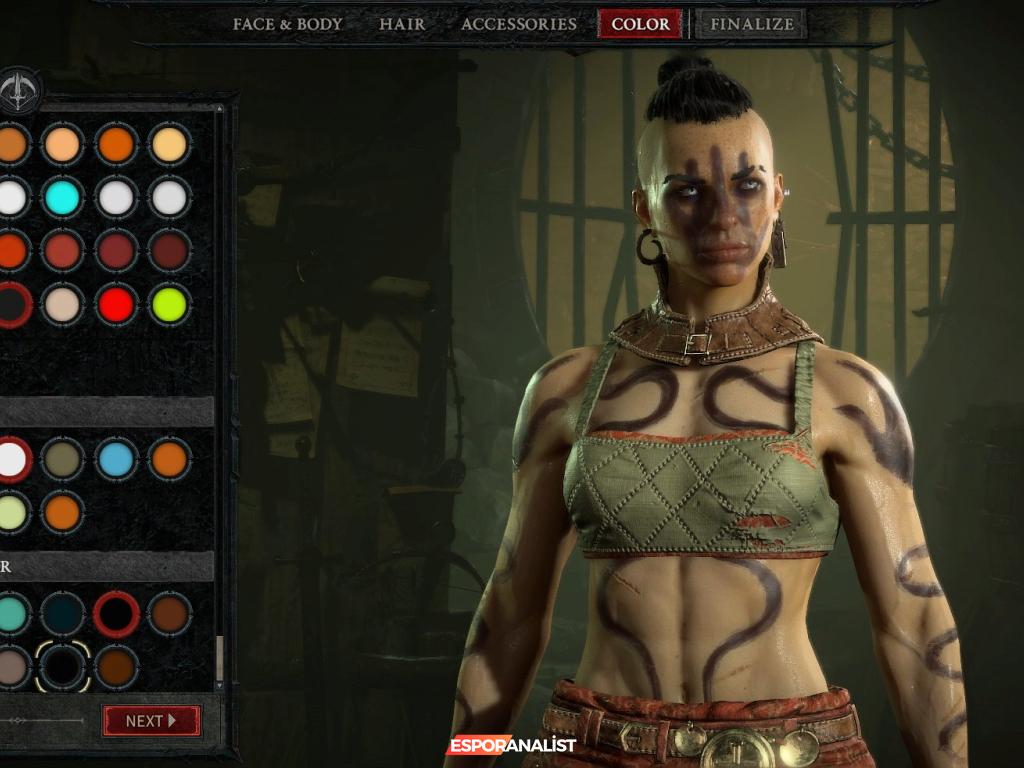
Task: Choose the black swatch with gold brackets
Action: coord(63,667)
